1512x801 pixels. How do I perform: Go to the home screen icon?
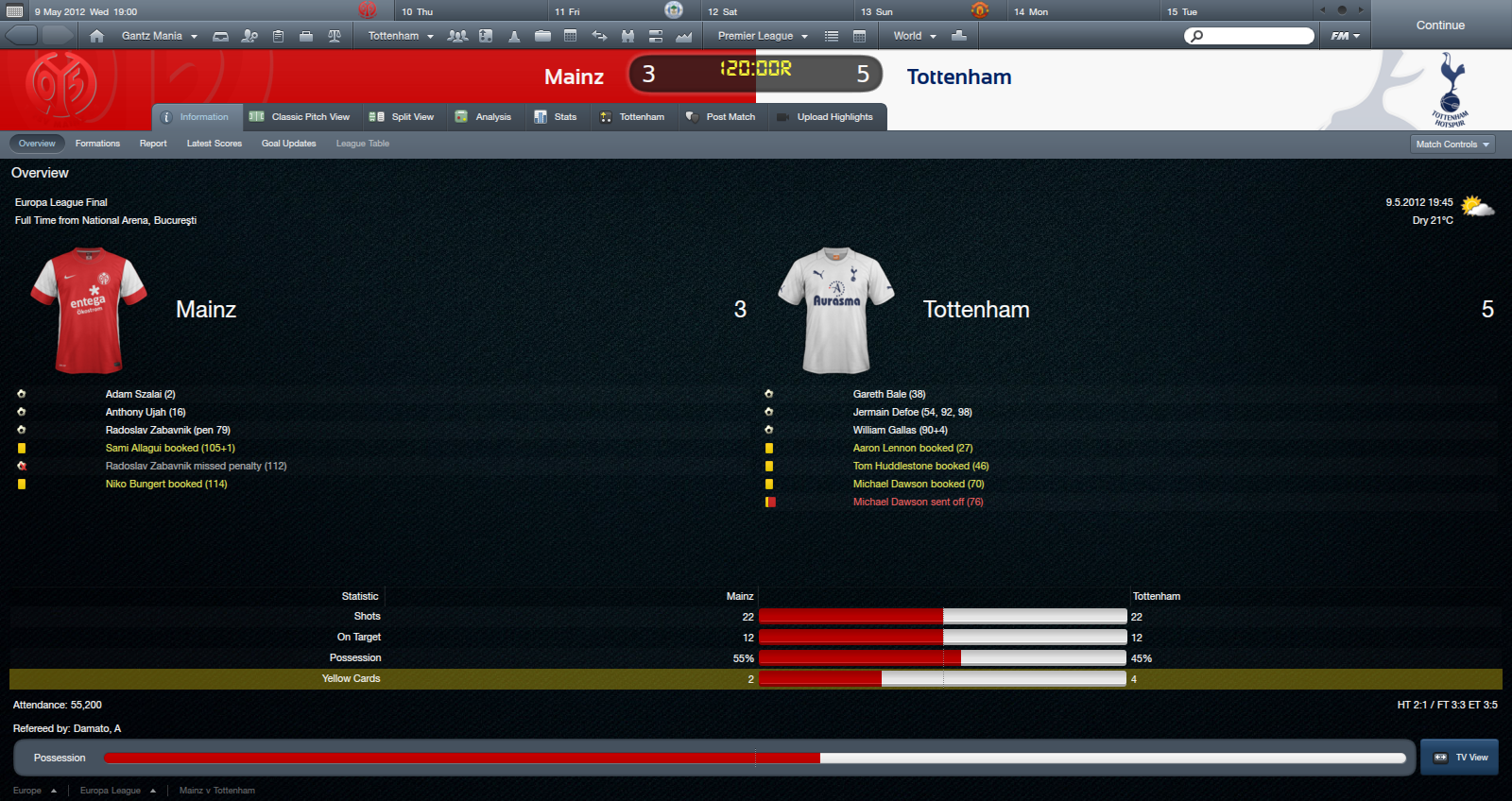[x=96, y=36]
